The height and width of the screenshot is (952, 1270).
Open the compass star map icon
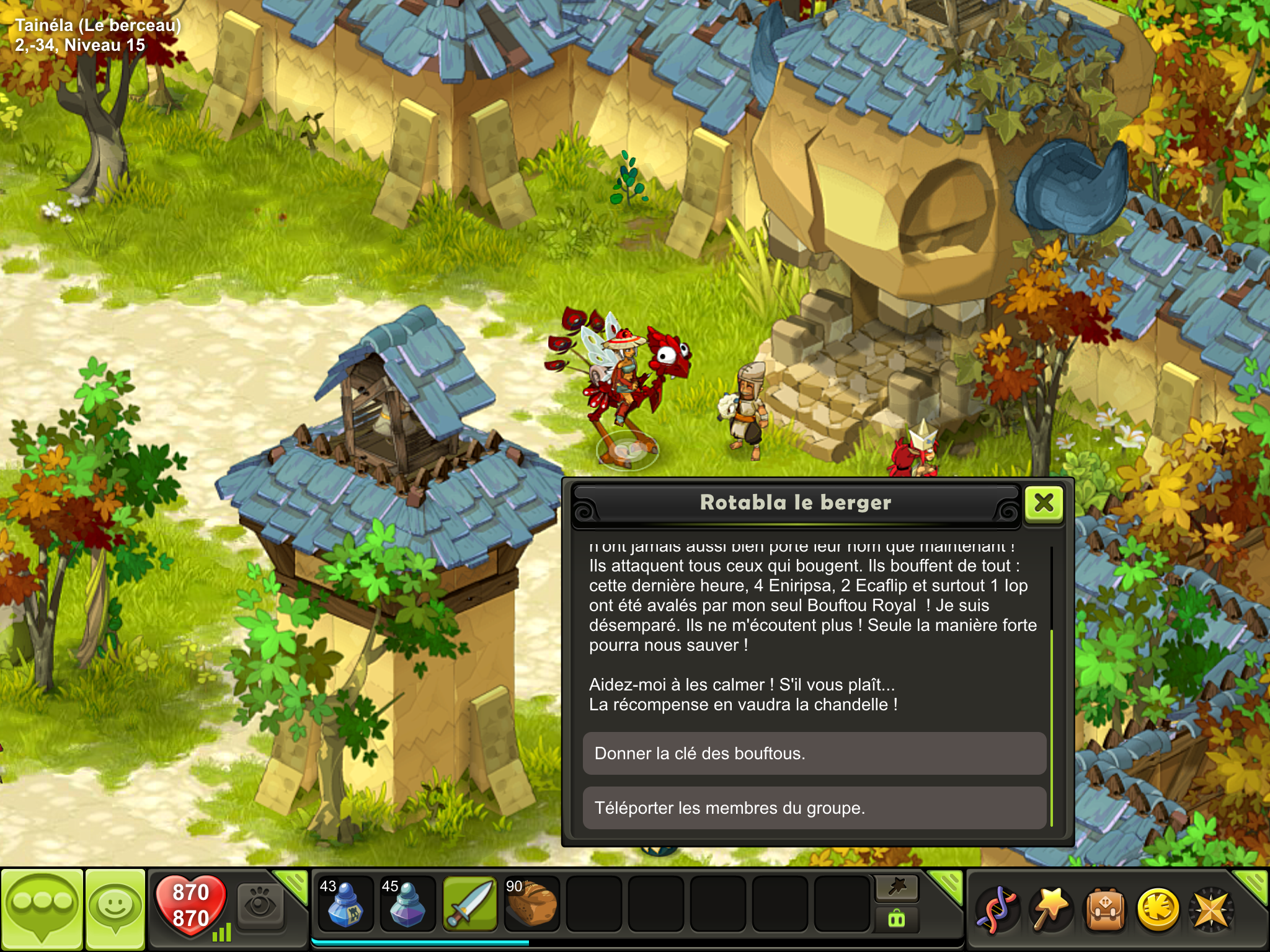click(x=1210, y=909)
